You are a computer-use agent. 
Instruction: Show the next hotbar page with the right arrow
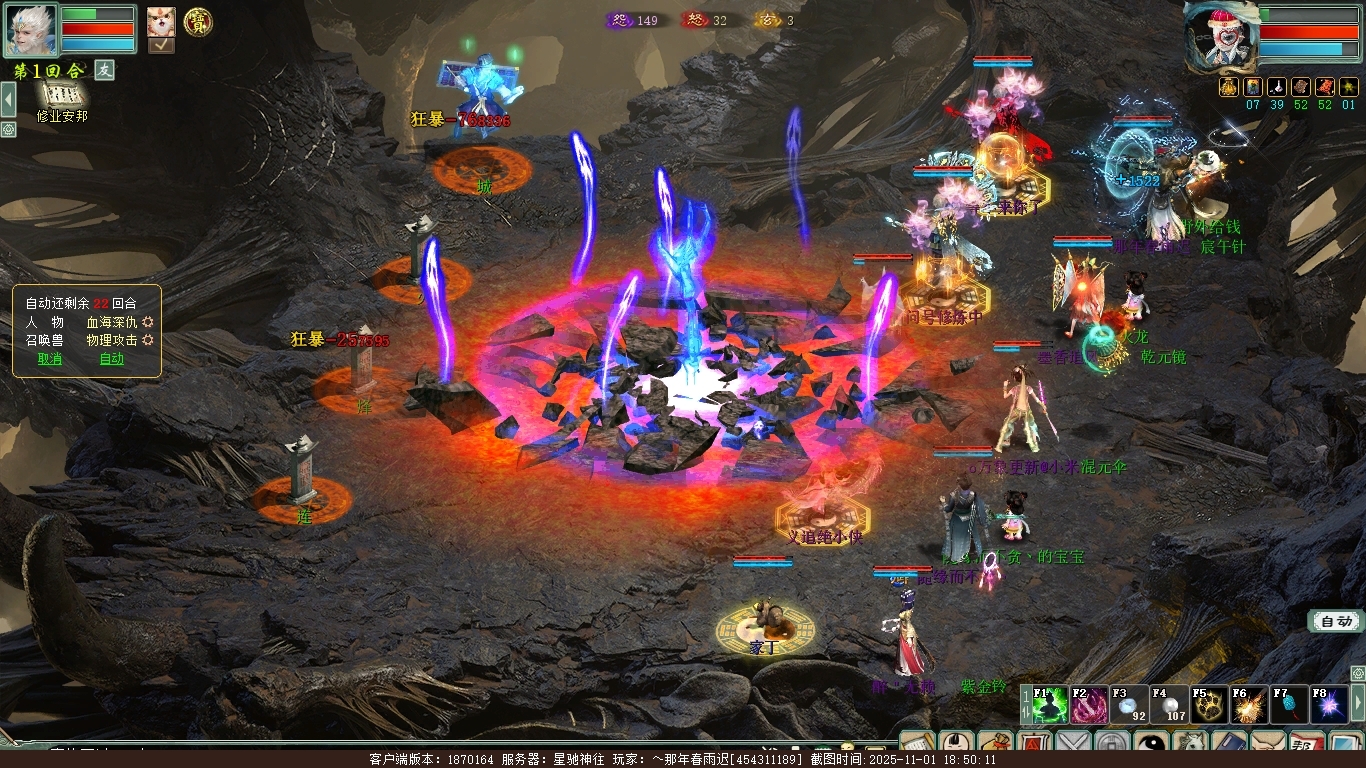1358,705
